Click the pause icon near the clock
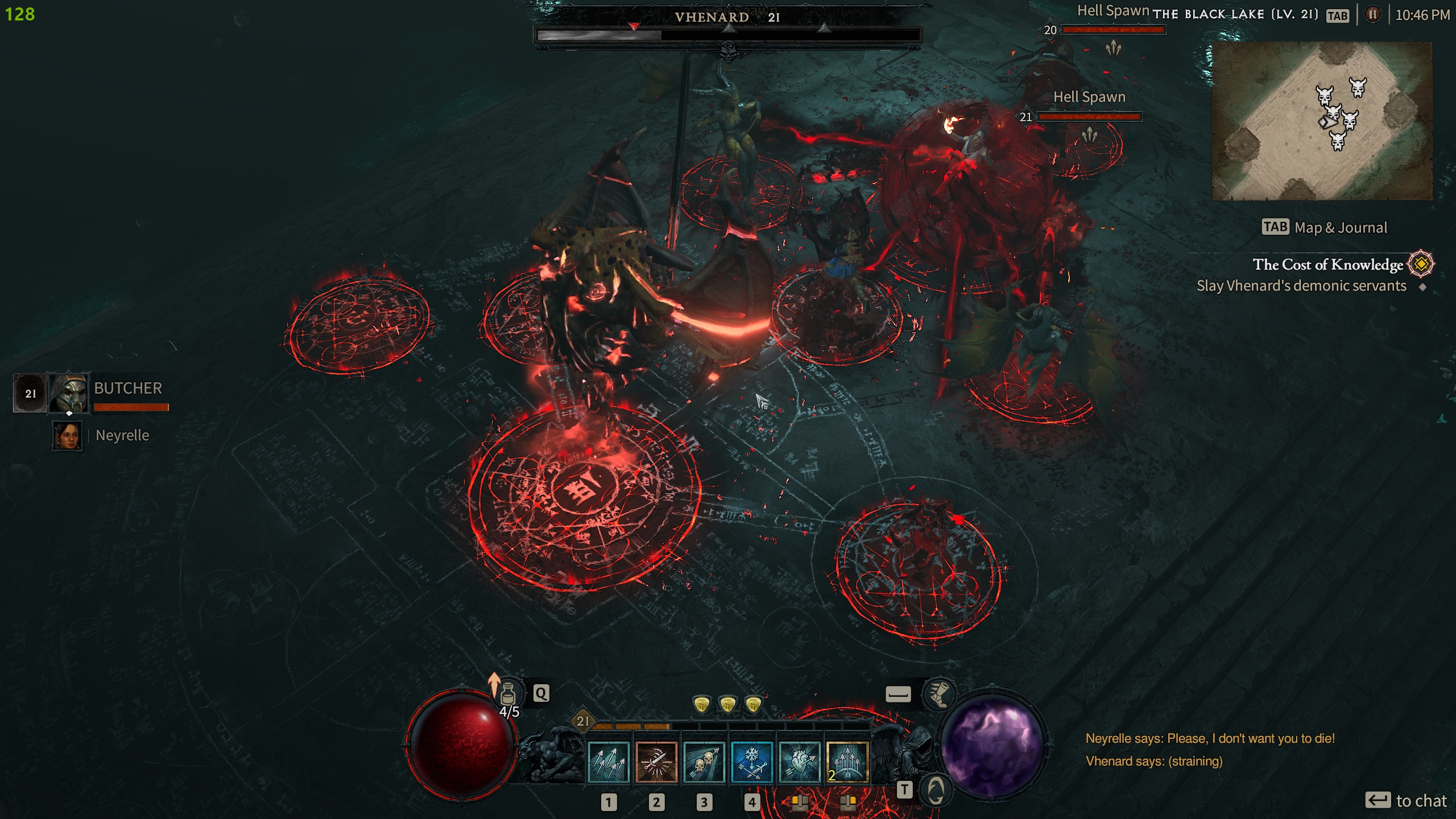The image size is (1456, 819). [x=1372, y=14]
